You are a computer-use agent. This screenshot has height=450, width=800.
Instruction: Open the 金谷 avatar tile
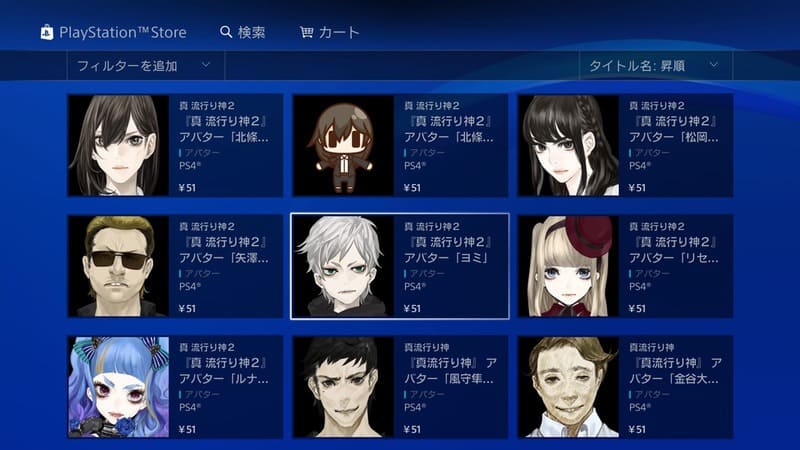click(624, 386)
